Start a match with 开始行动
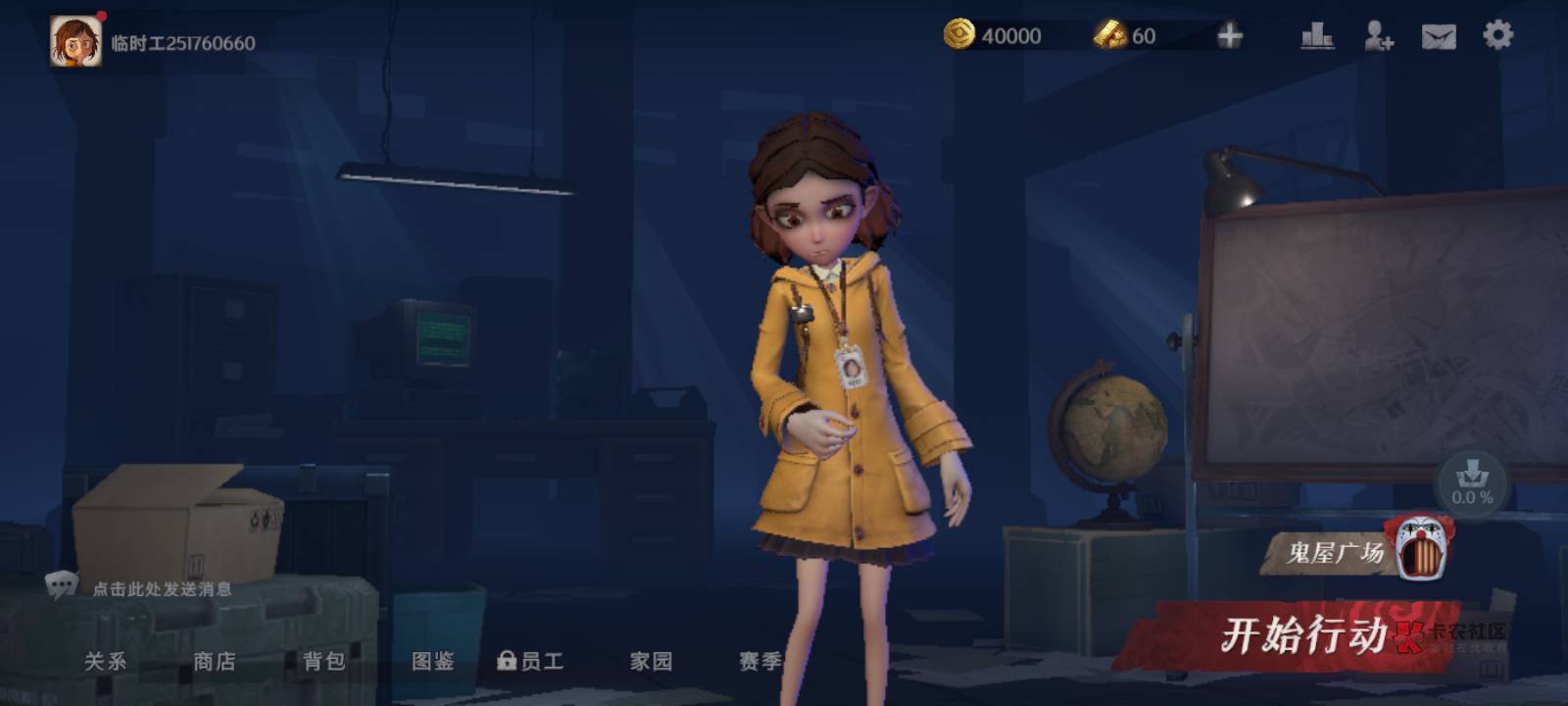The height and width of the screenshot is (706, 1568). click(1302, 635)
